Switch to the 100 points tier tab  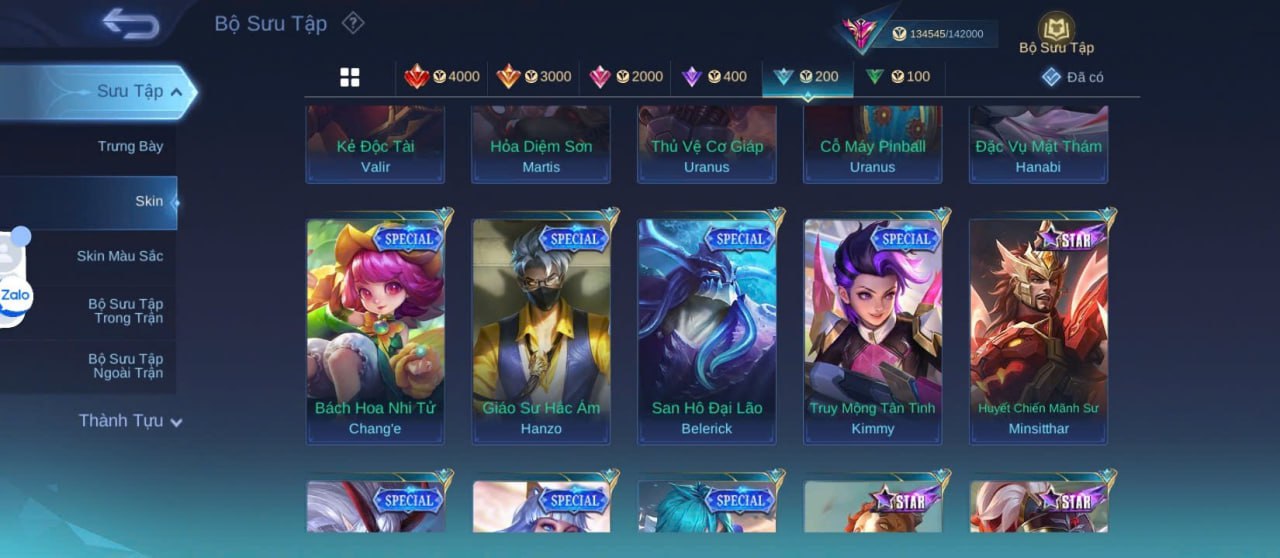[x=898, y=77]
